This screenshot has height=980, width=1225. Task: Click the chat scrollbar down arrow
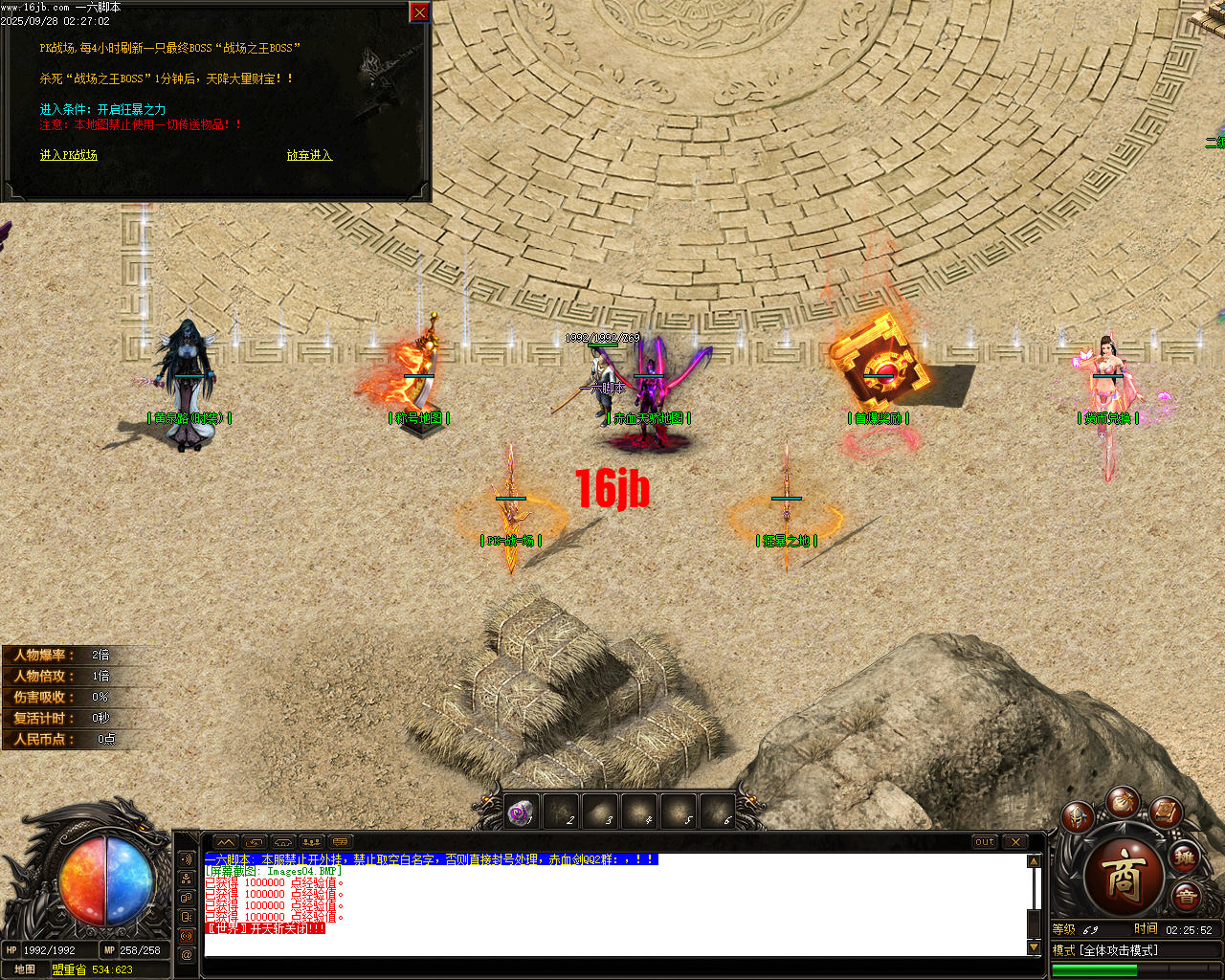(x=1035, y=948)
